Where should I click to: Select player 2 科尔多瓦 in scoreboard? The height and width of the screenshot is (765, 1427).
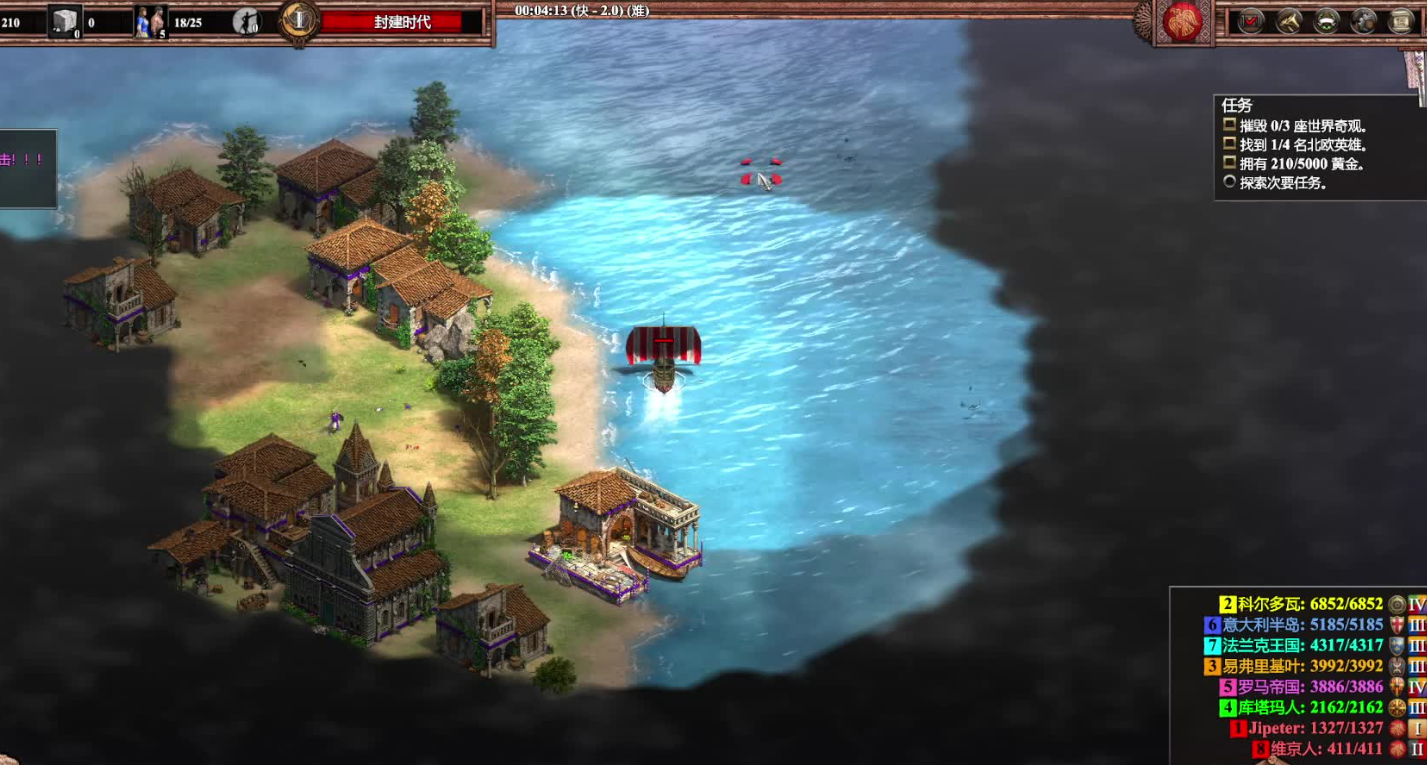pyautogui.click(x=1301, y=604)
